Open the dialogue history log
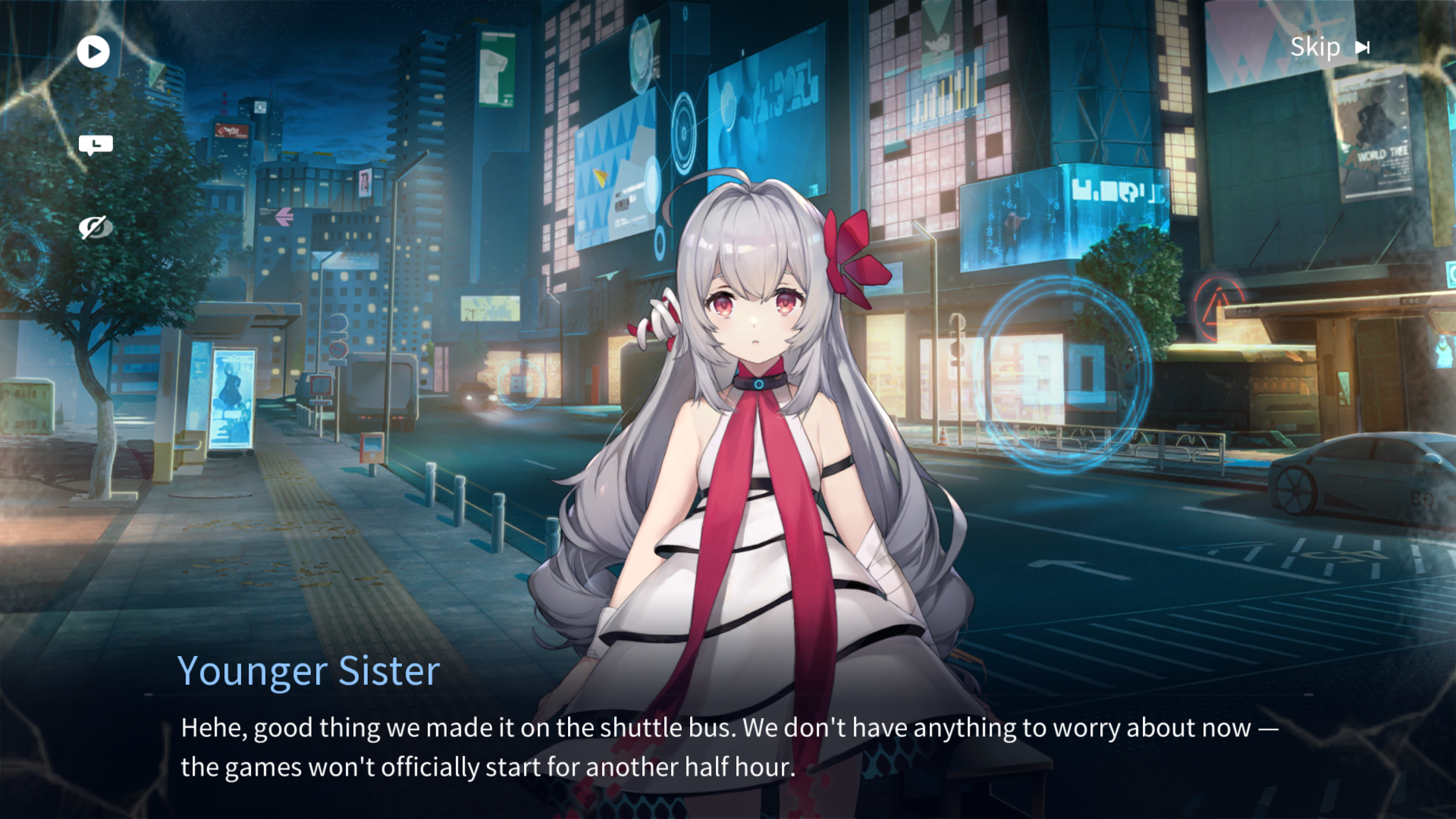The height and width of the screenshot is (819, 1456). point(96,145)
